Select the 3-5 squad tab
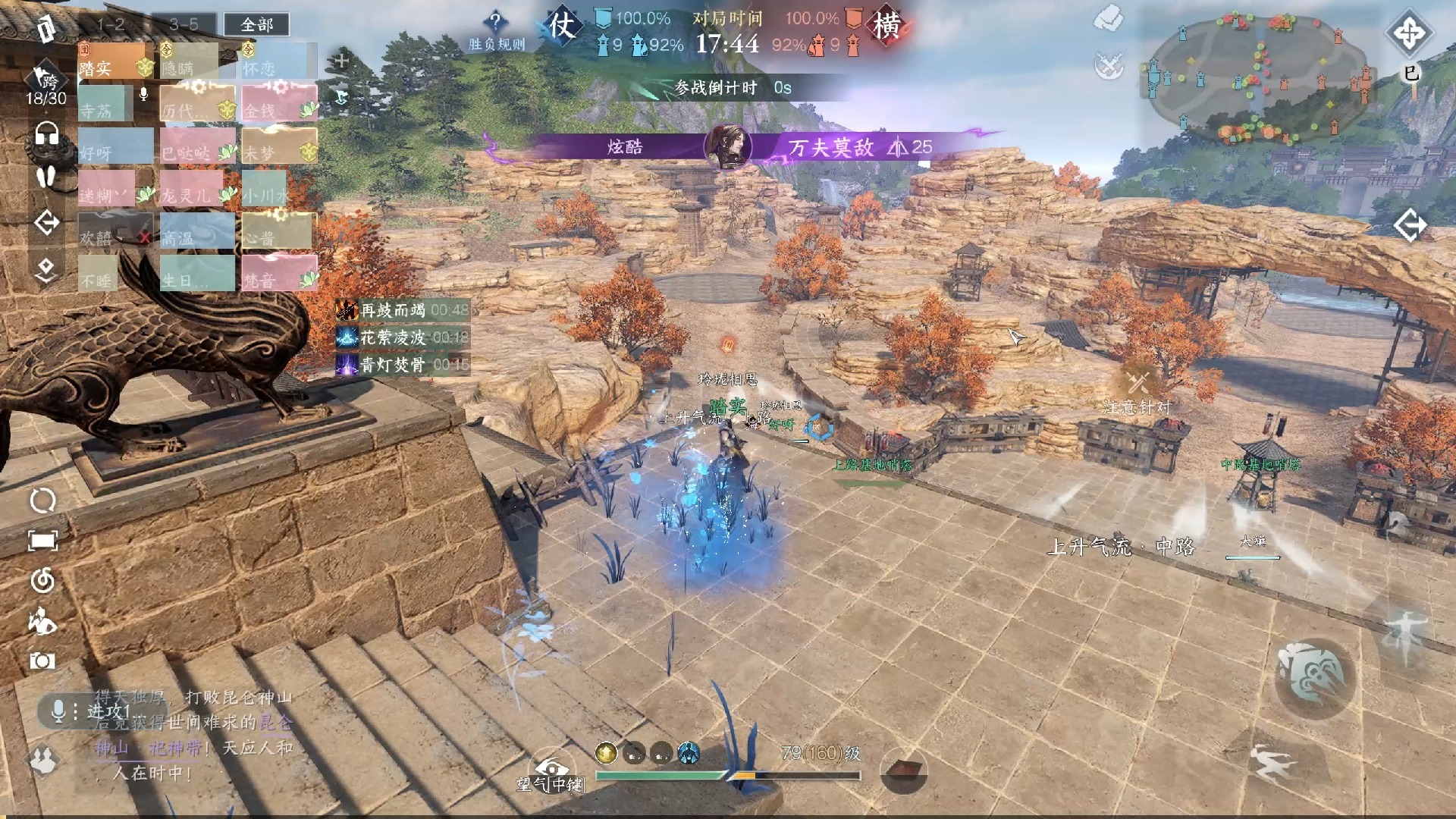 tap(184, 25)
